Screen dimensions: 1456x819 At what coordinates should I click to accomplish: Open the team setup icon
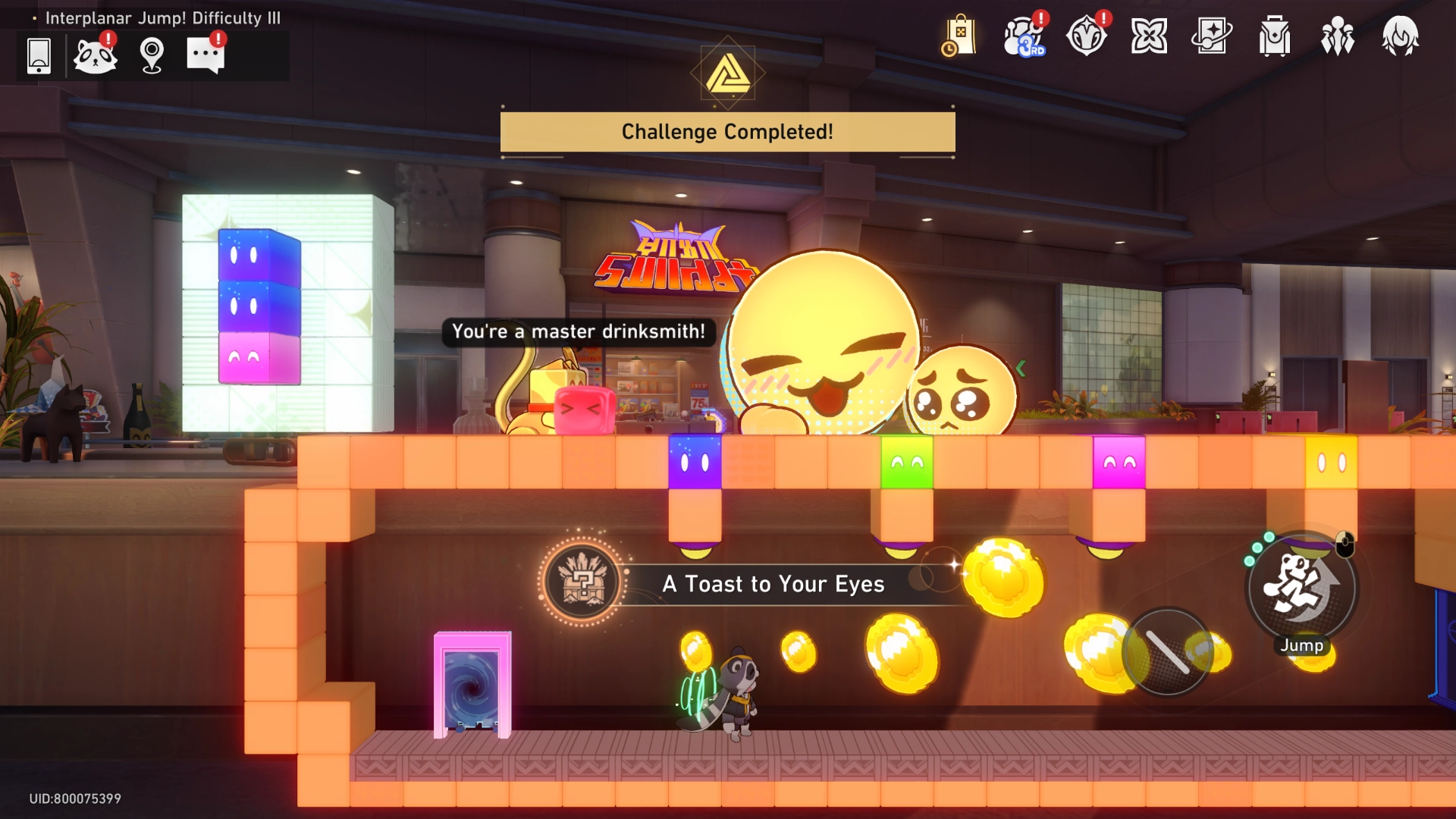click(x=1337, y=36)
